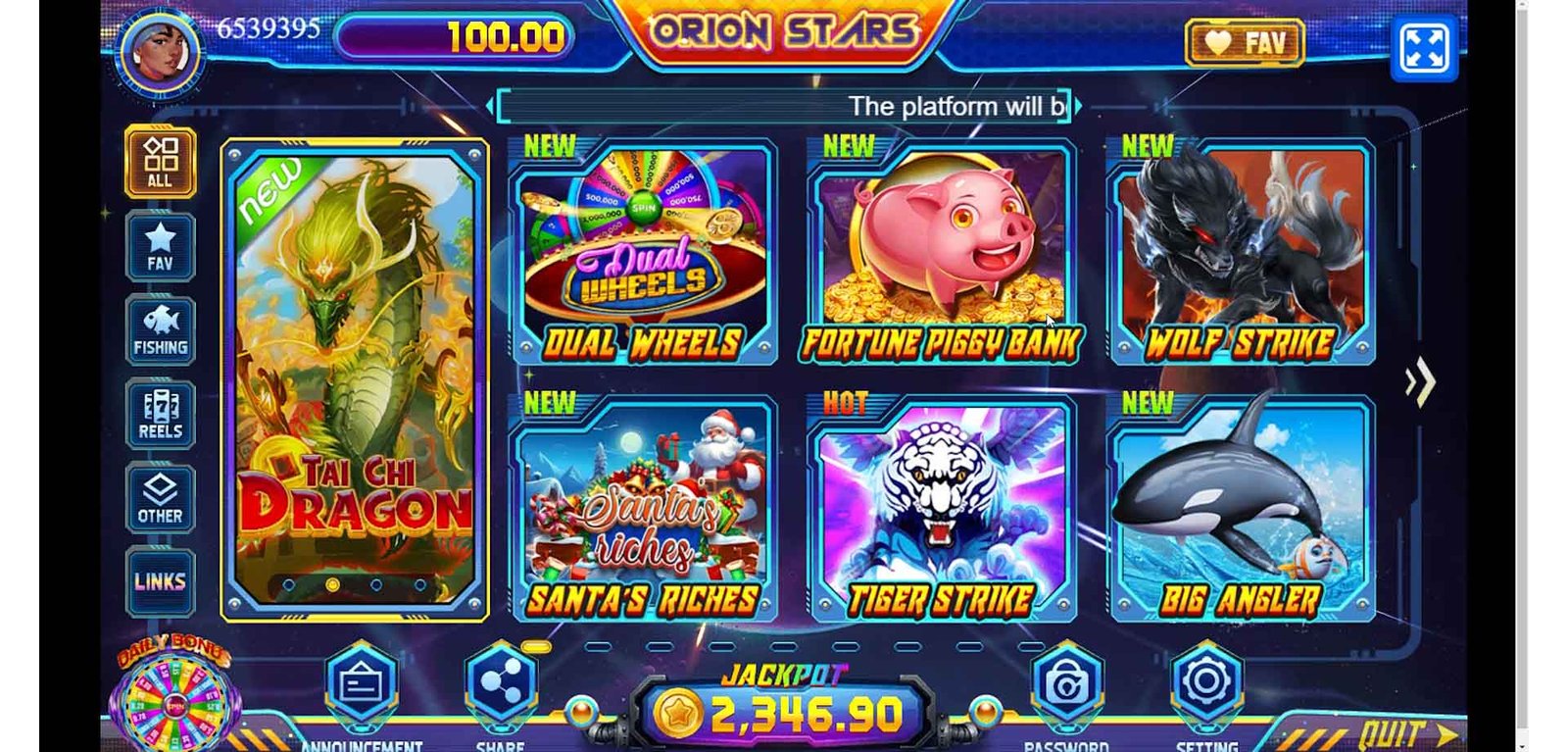The height and width of the screenshot is (752, 1568).
Task: Launch the Tai Chi Dragon featured game
Action: [x=355, y=380]
